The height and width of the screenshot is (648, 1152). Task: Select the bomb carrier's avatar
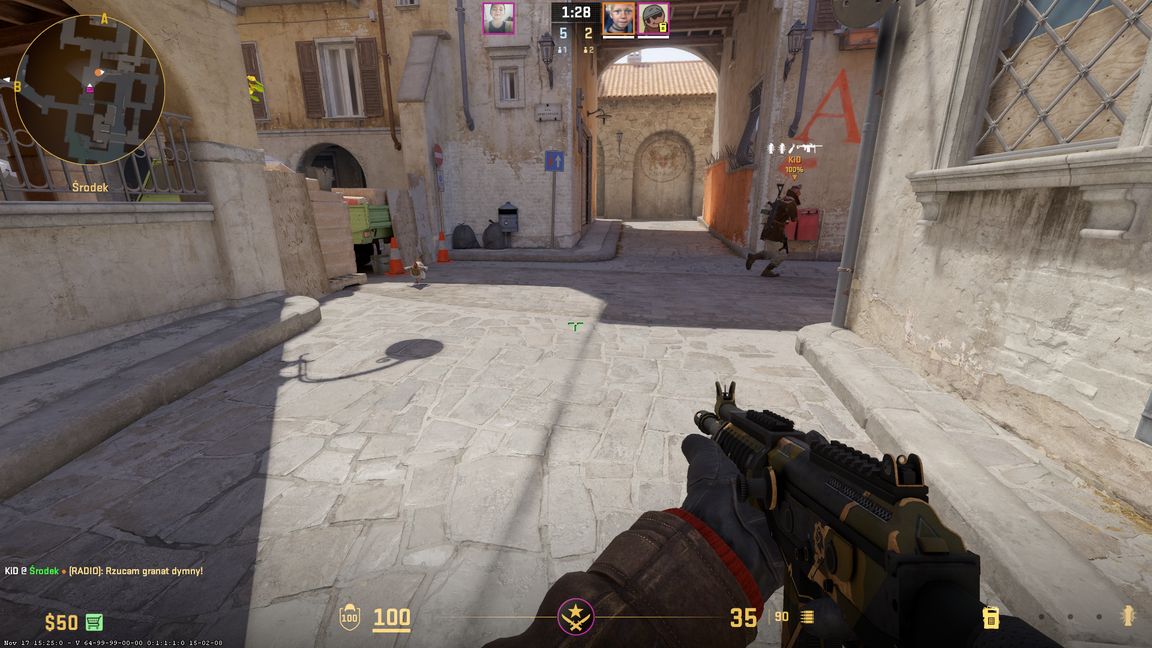coord(654,18)
